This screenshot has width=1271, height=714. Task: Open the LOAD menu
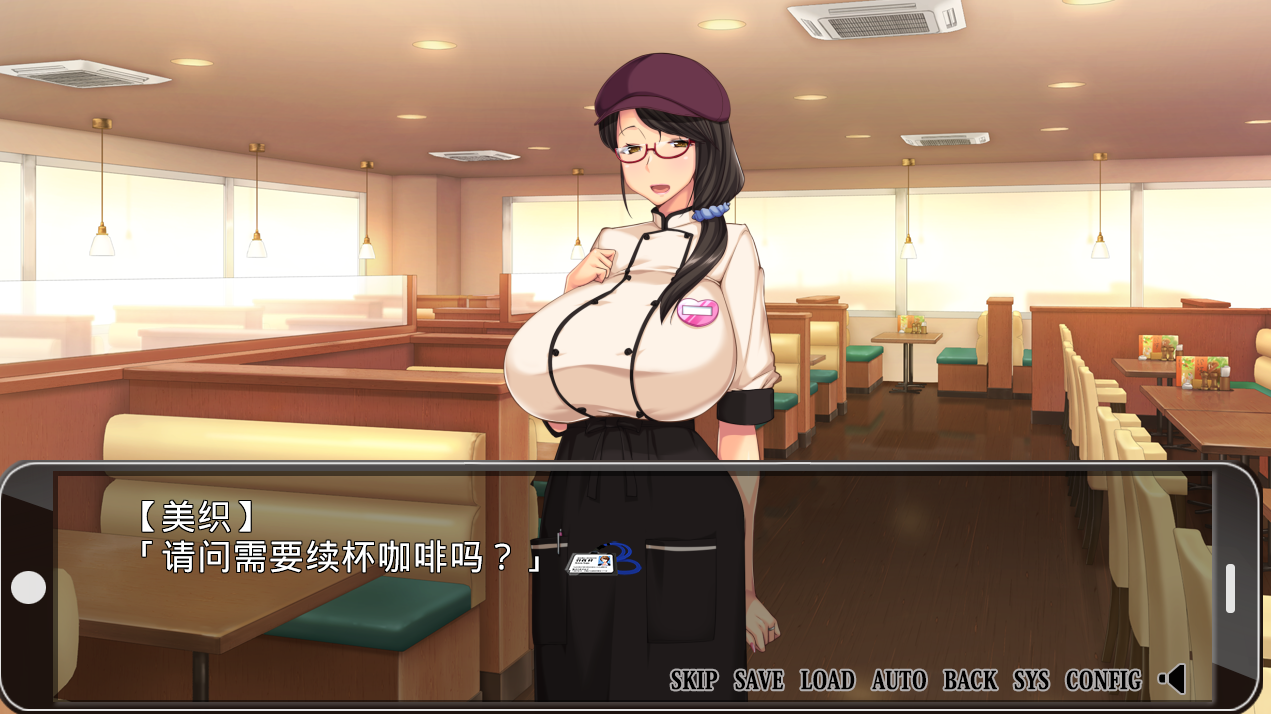coord(827,681)
